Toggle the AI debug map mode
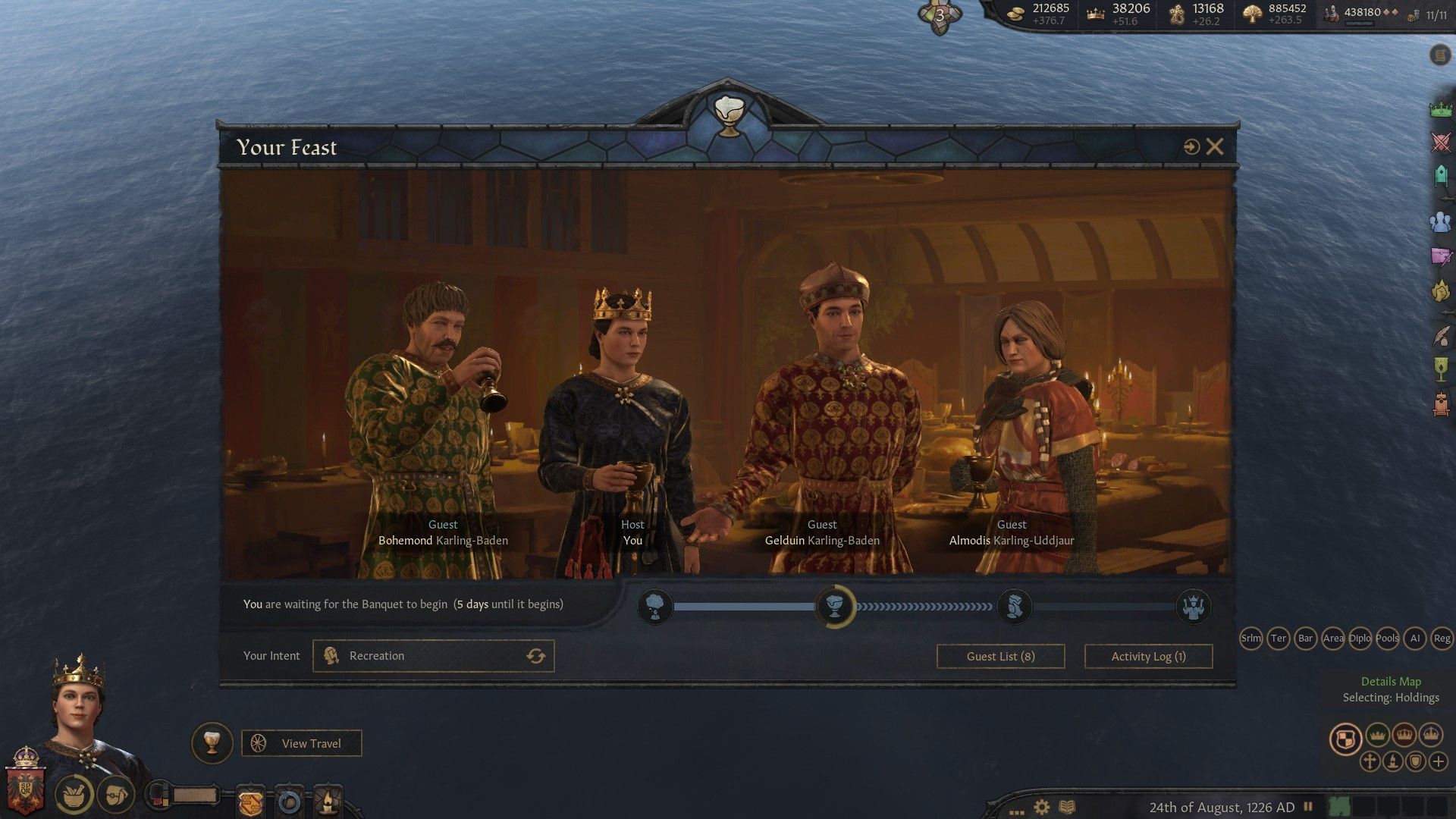This screenshot has width=1456, height=819. [x=1415, y=639]
